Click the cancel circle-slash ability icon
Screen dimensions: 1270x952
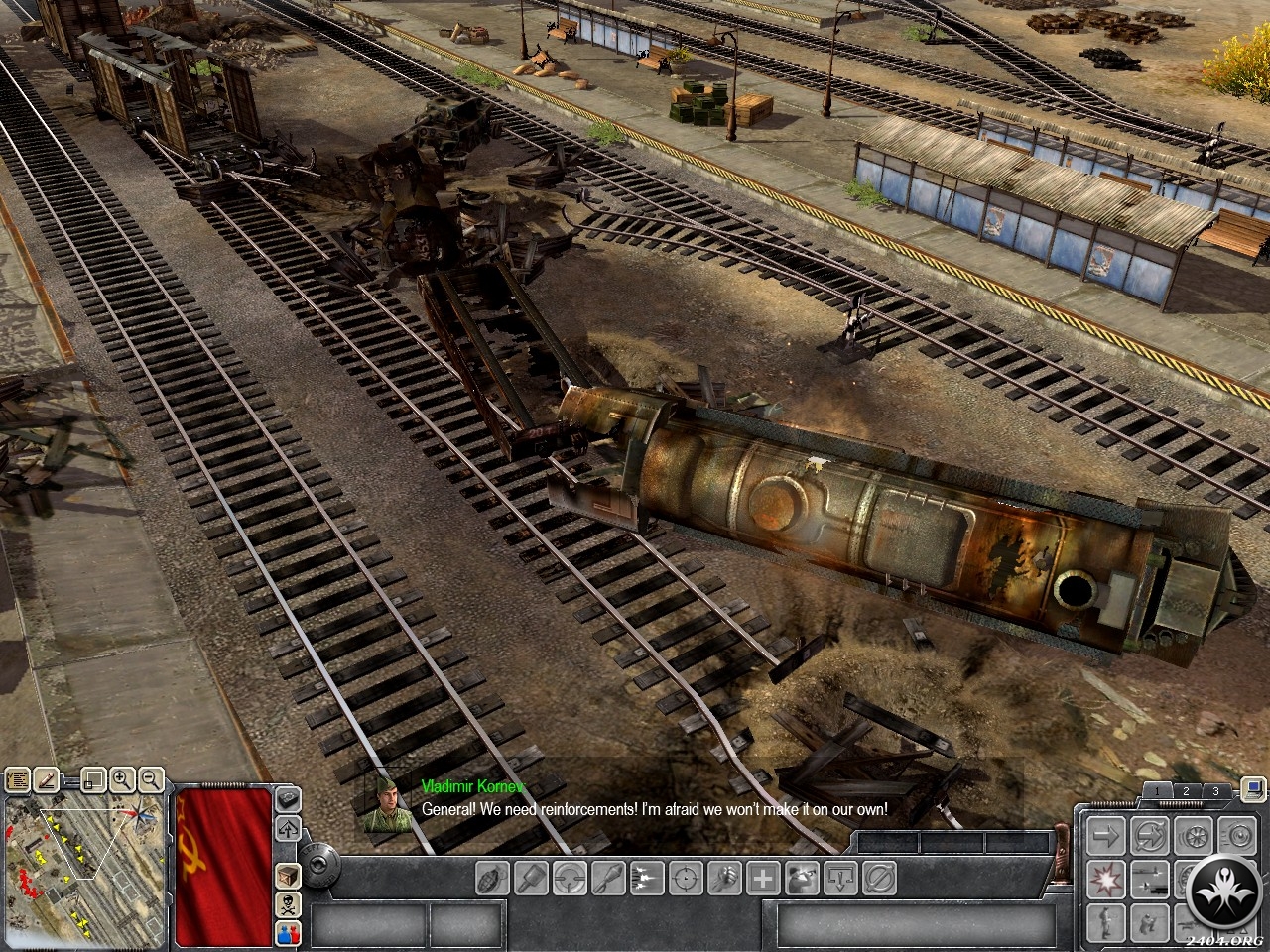pos(879,878)
